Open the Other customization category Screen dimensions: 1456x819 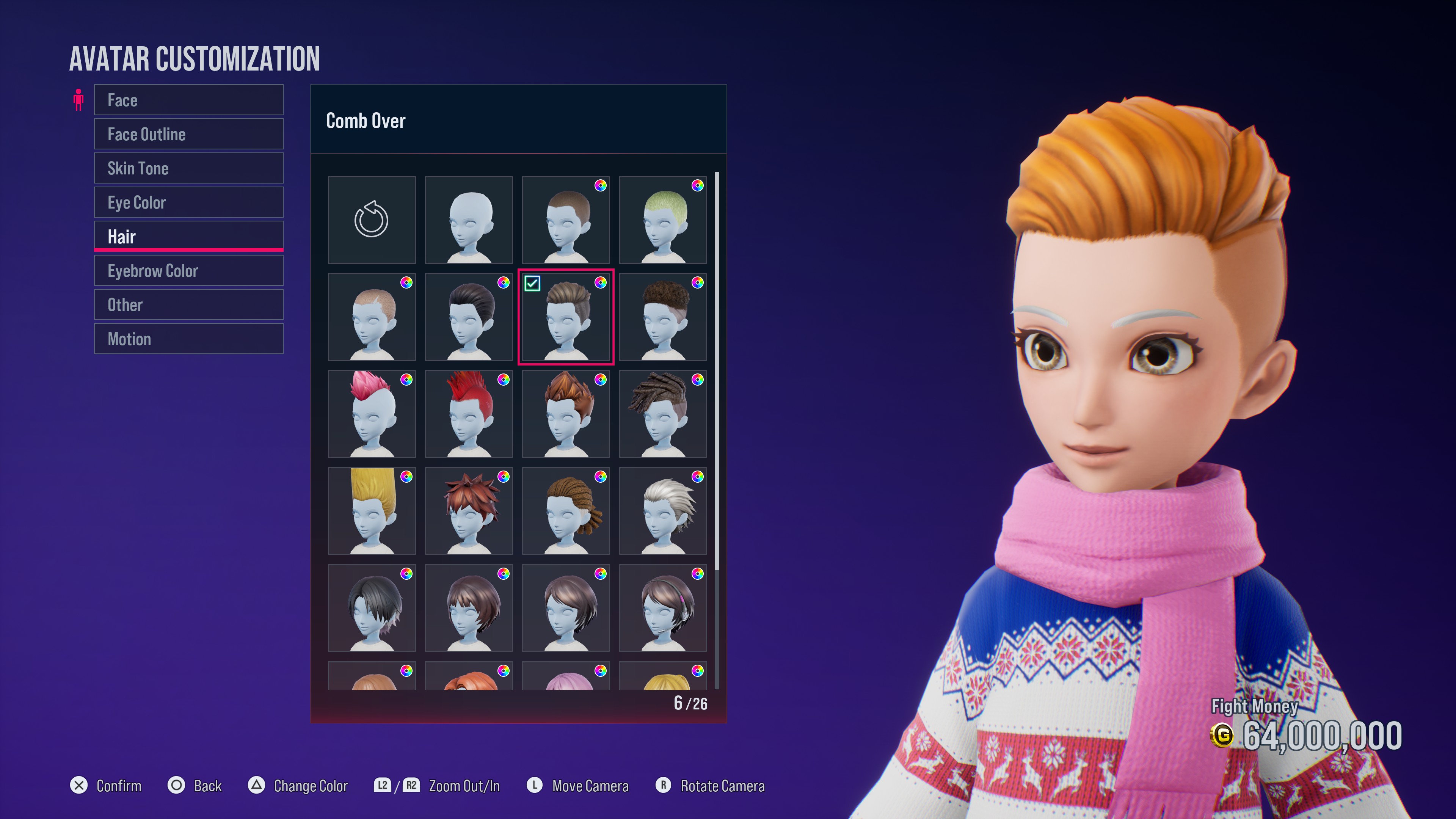(x=188, y=304)
